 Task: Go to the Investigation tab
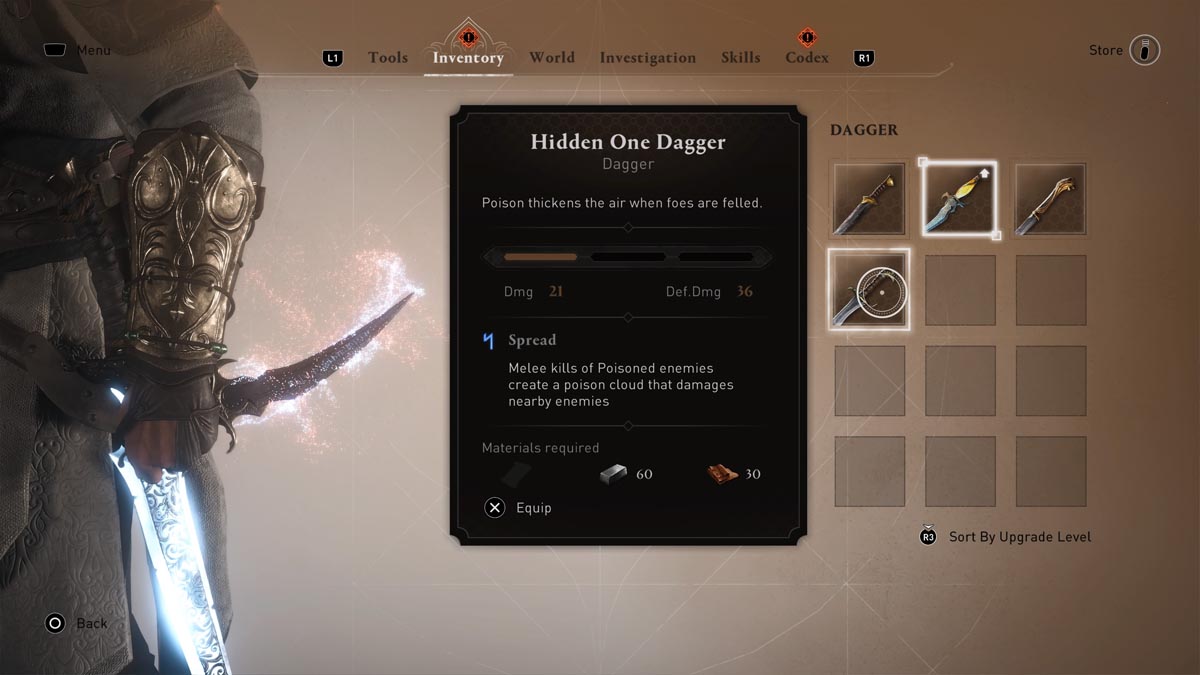click(647, 58)
